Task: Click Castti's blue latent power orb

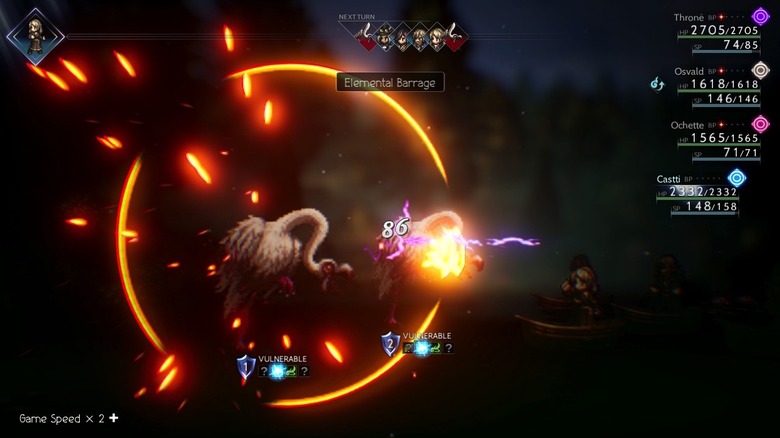Action: [737, 177]
